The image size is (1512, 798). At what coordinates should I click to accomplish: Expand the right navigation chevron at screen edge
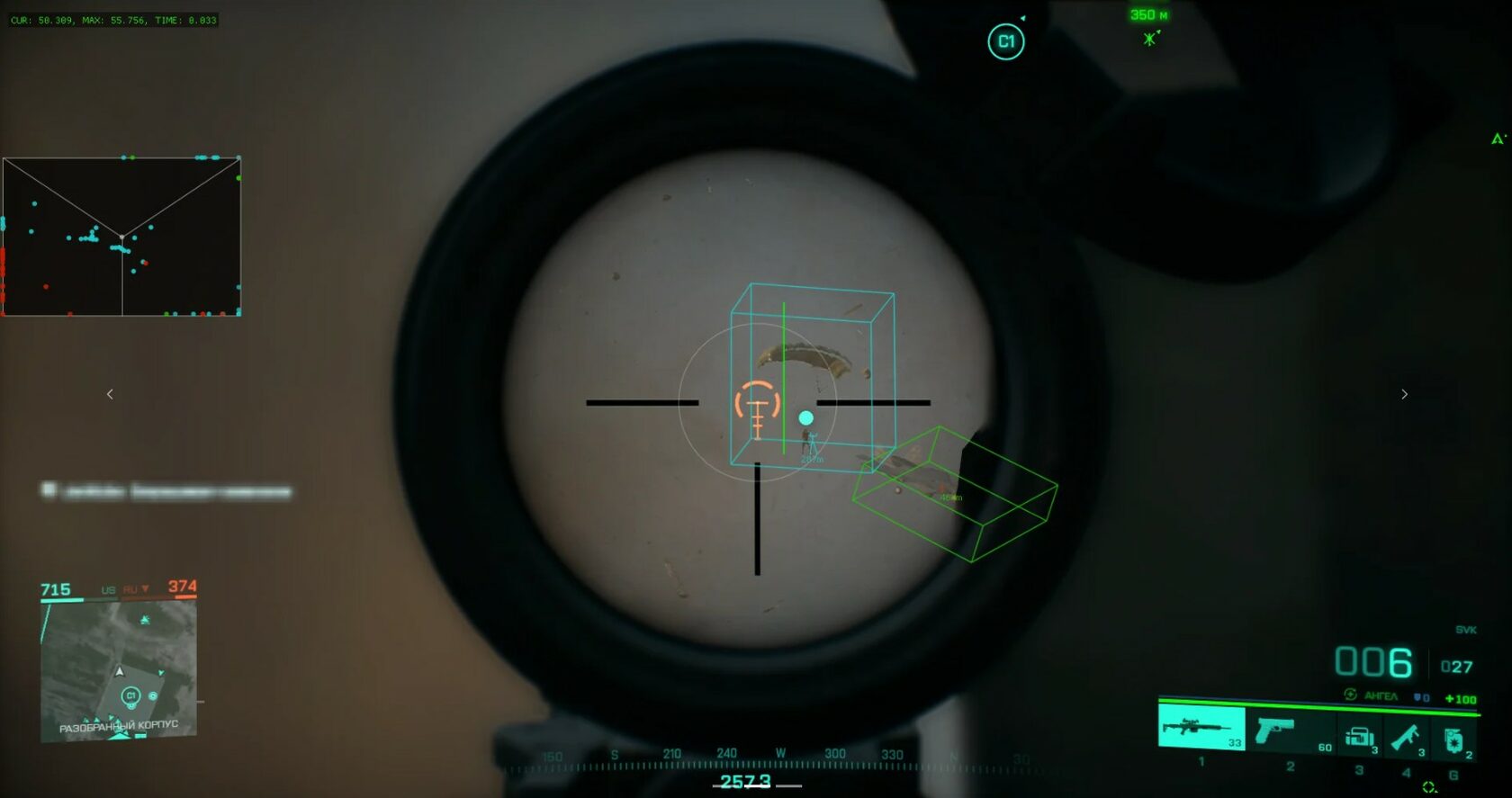(1404, 393)
